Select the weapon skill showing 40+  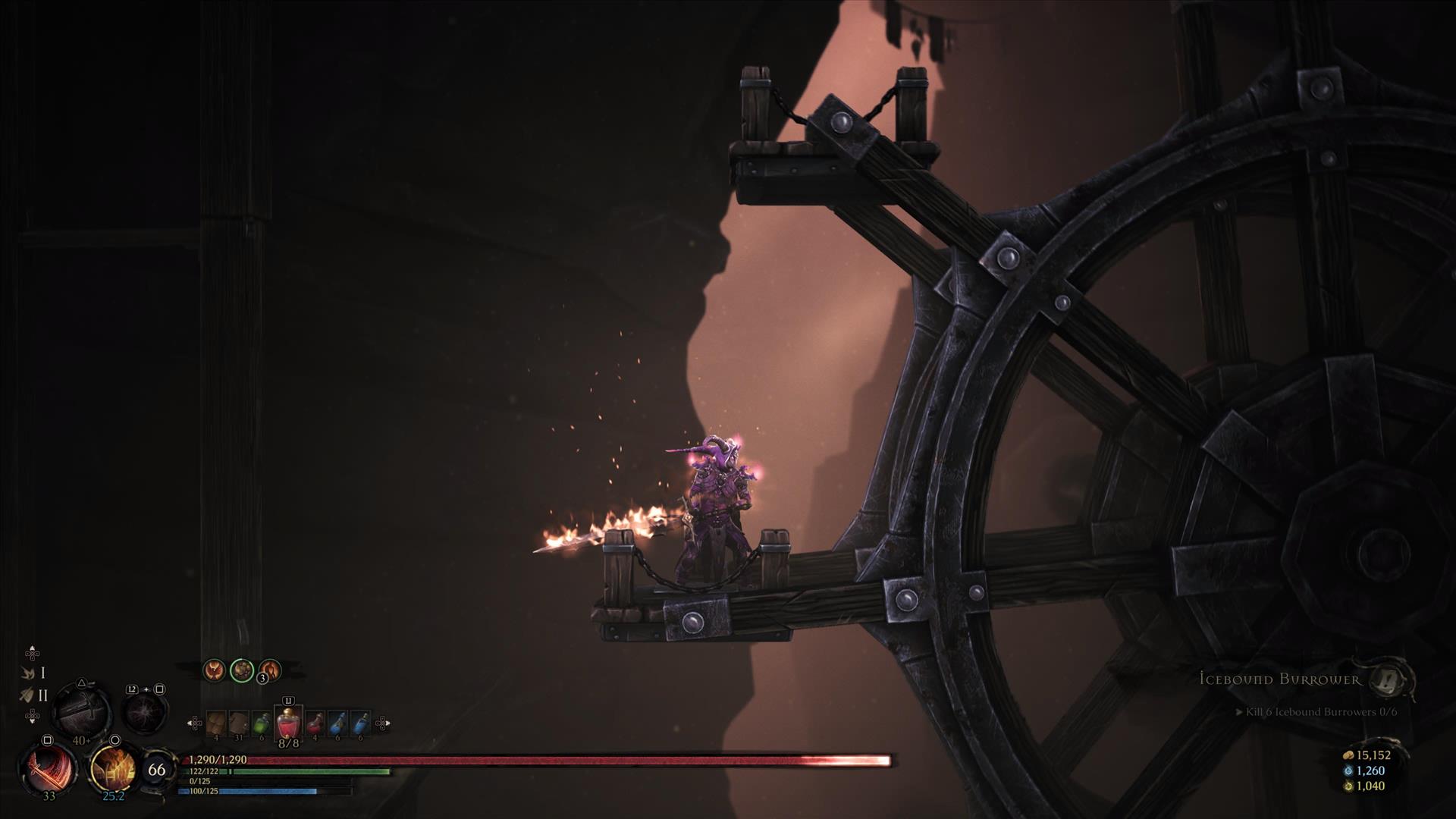(81, 711)
